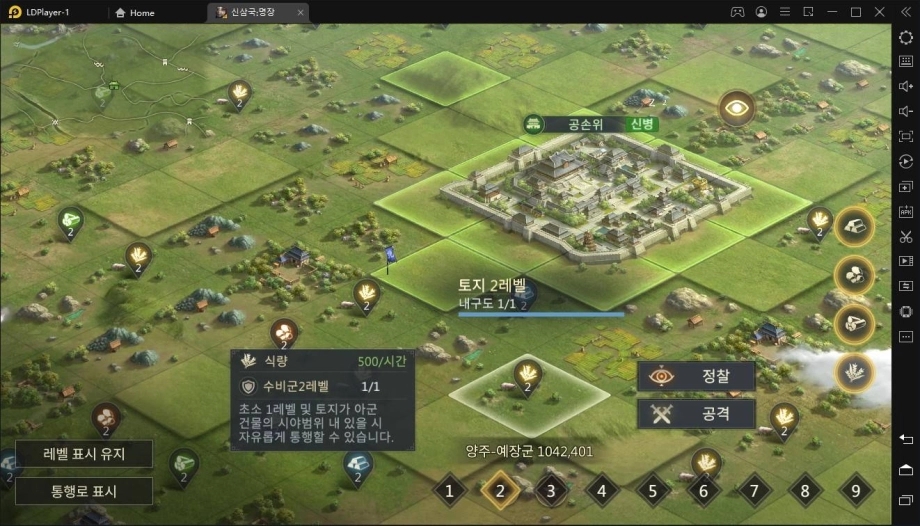
Task: Select the highlighted grain land marker
Action: [527, 376]
